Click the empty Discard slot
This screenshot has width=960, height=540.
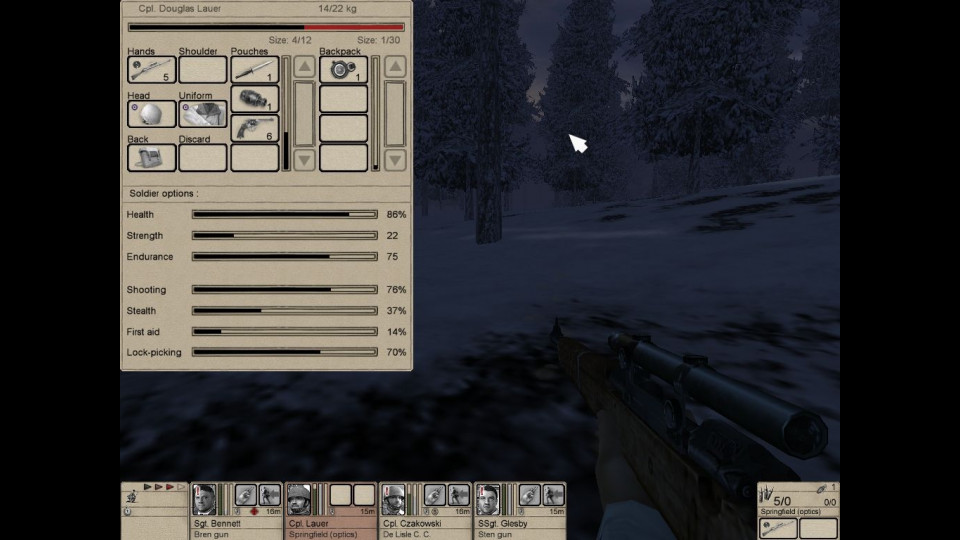click(x=203, y=158)
